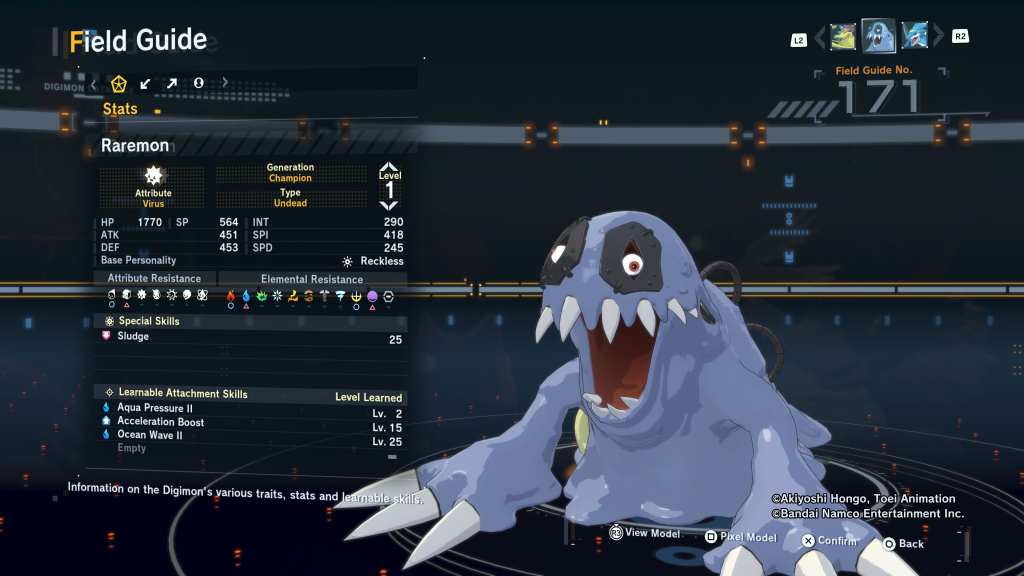
Task: Decrease level with the down arrow
Action: [x=389, y=205]
